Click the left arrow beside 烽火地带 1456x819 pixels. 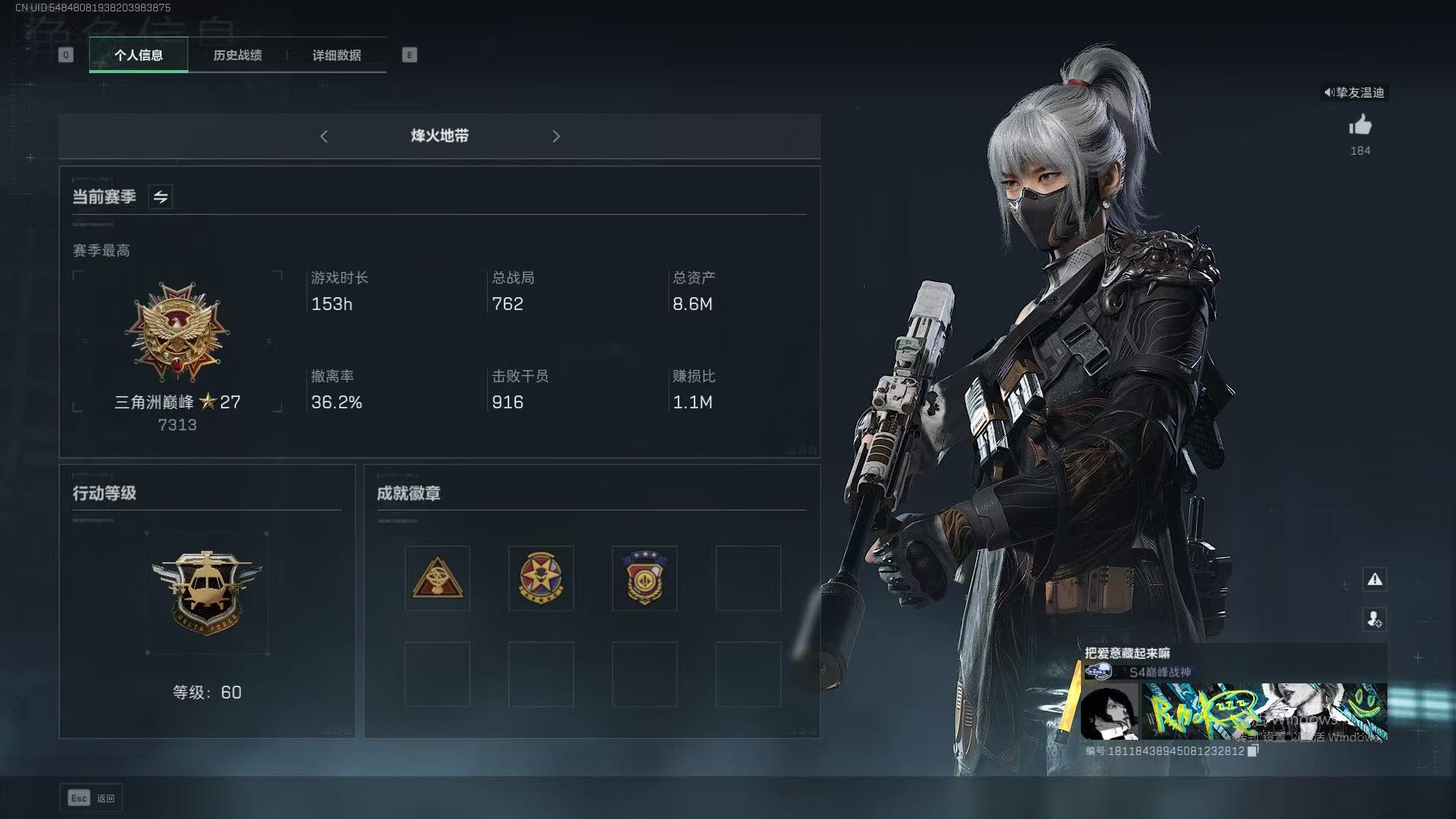tap(324, 136)
